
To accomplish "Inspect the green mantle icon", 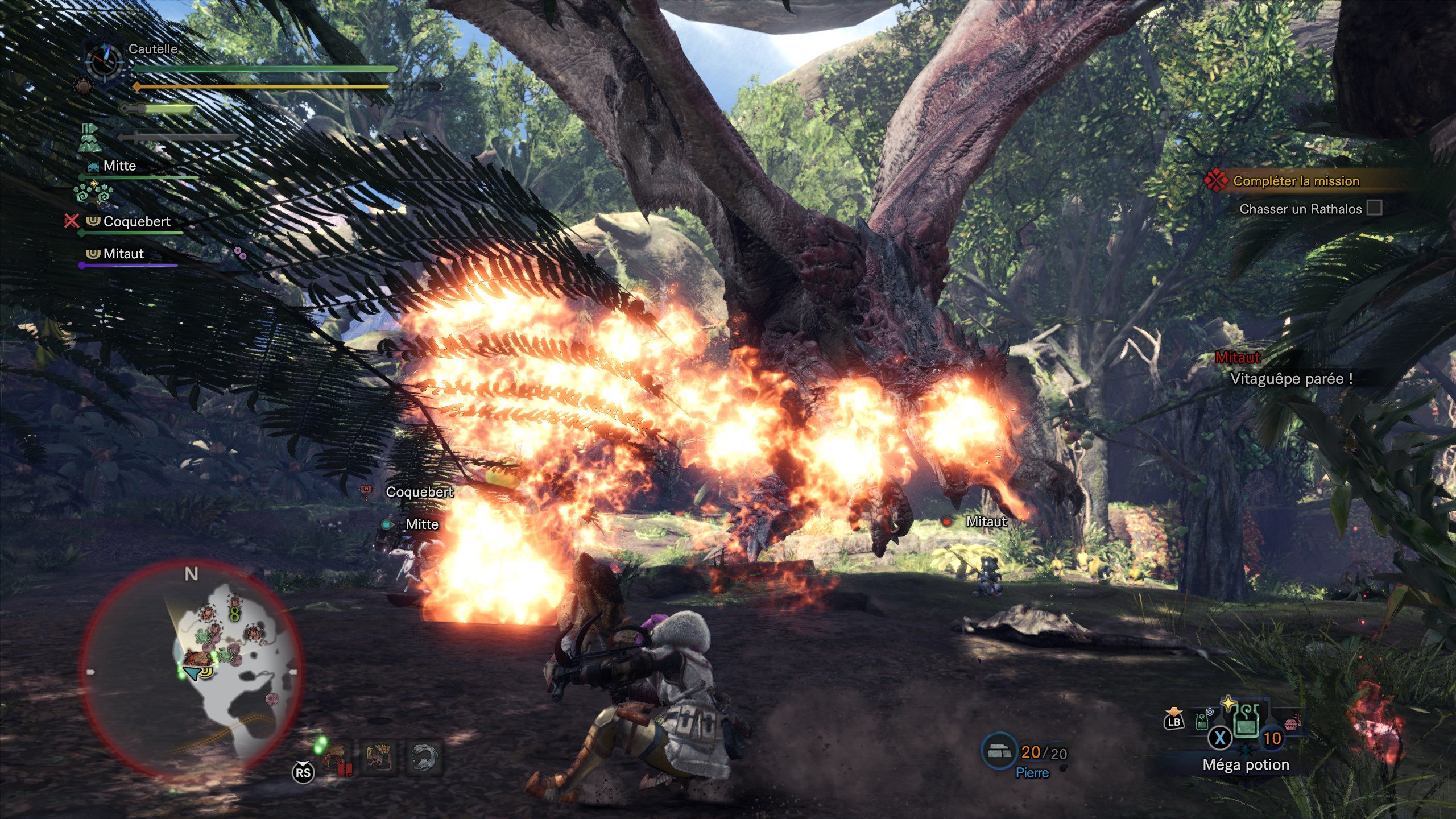I will 89,138.
